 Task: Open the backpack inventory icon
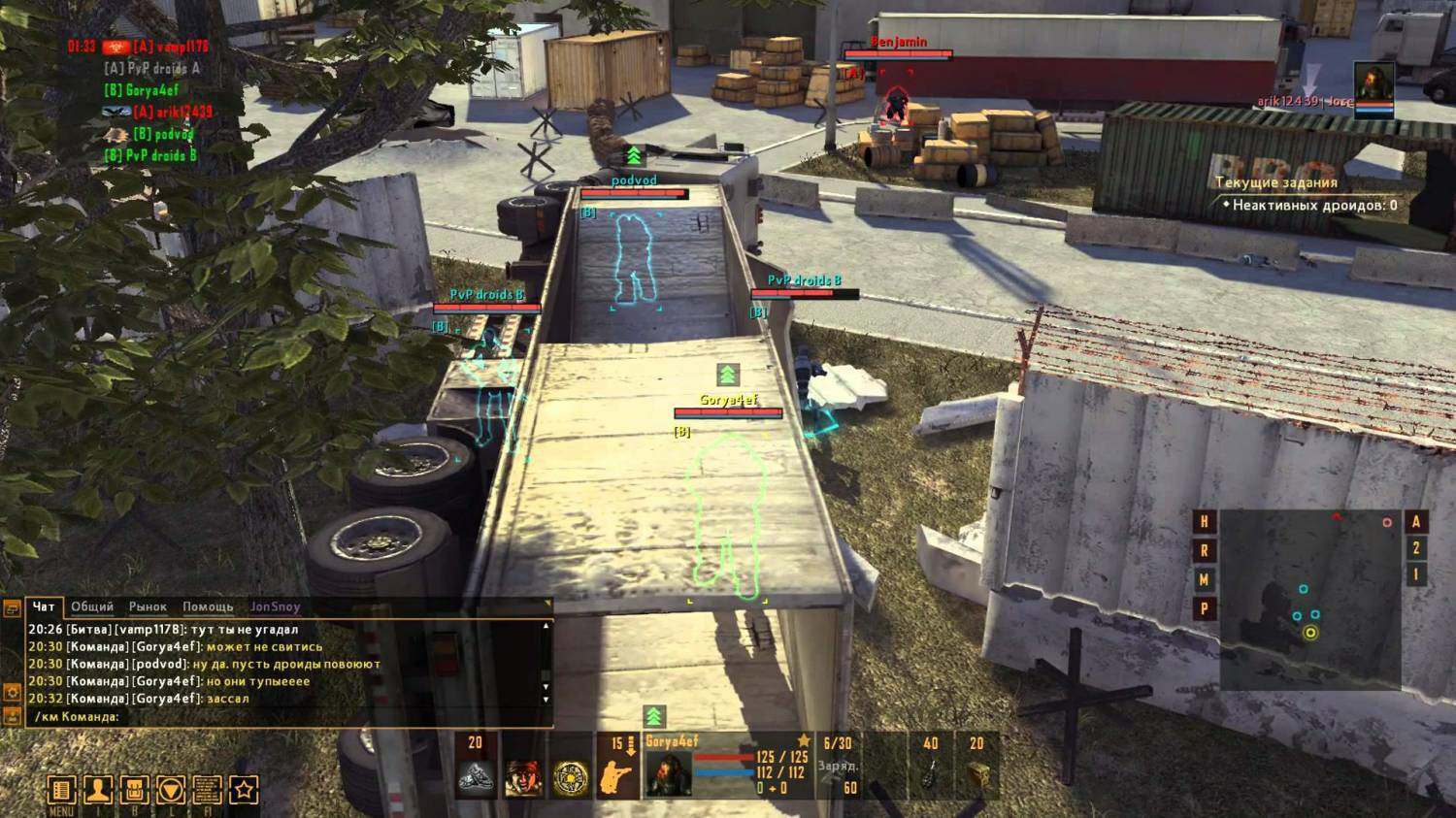point(135,790)
